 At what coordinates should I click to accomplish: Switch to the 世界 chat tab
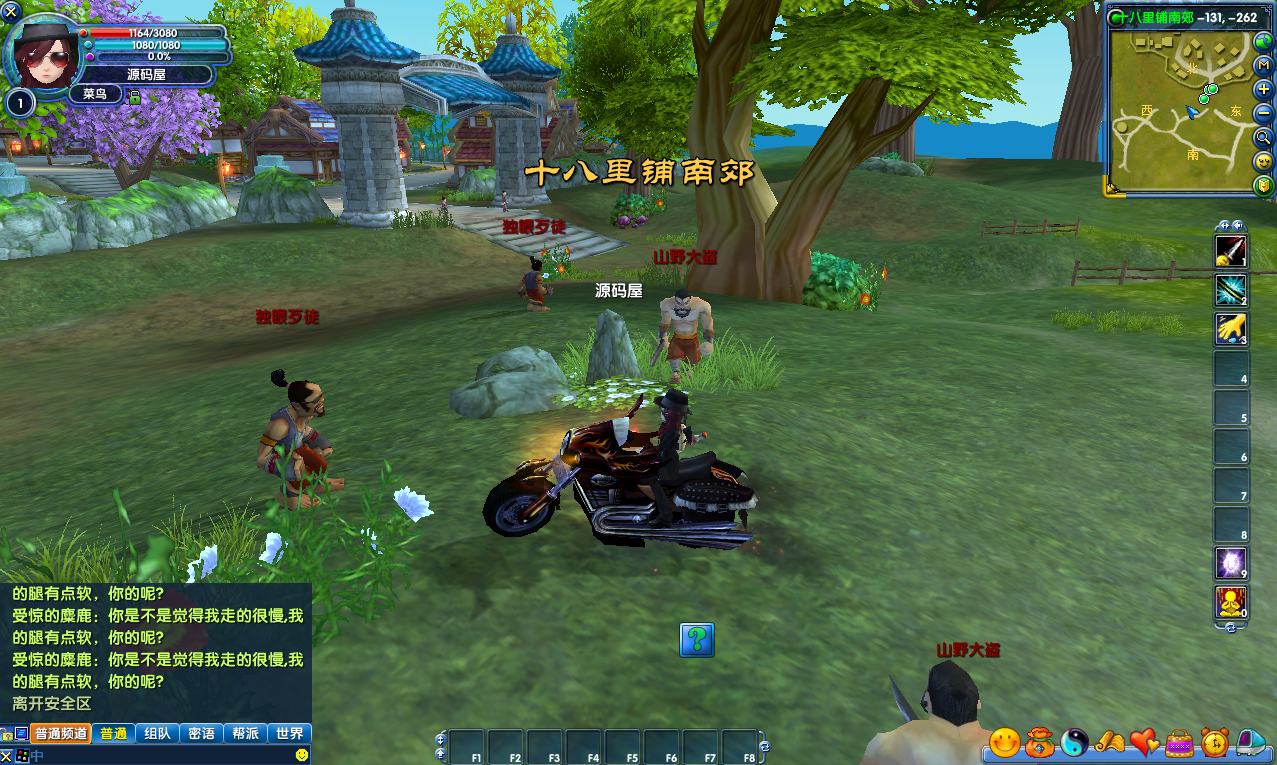[290, 733]
